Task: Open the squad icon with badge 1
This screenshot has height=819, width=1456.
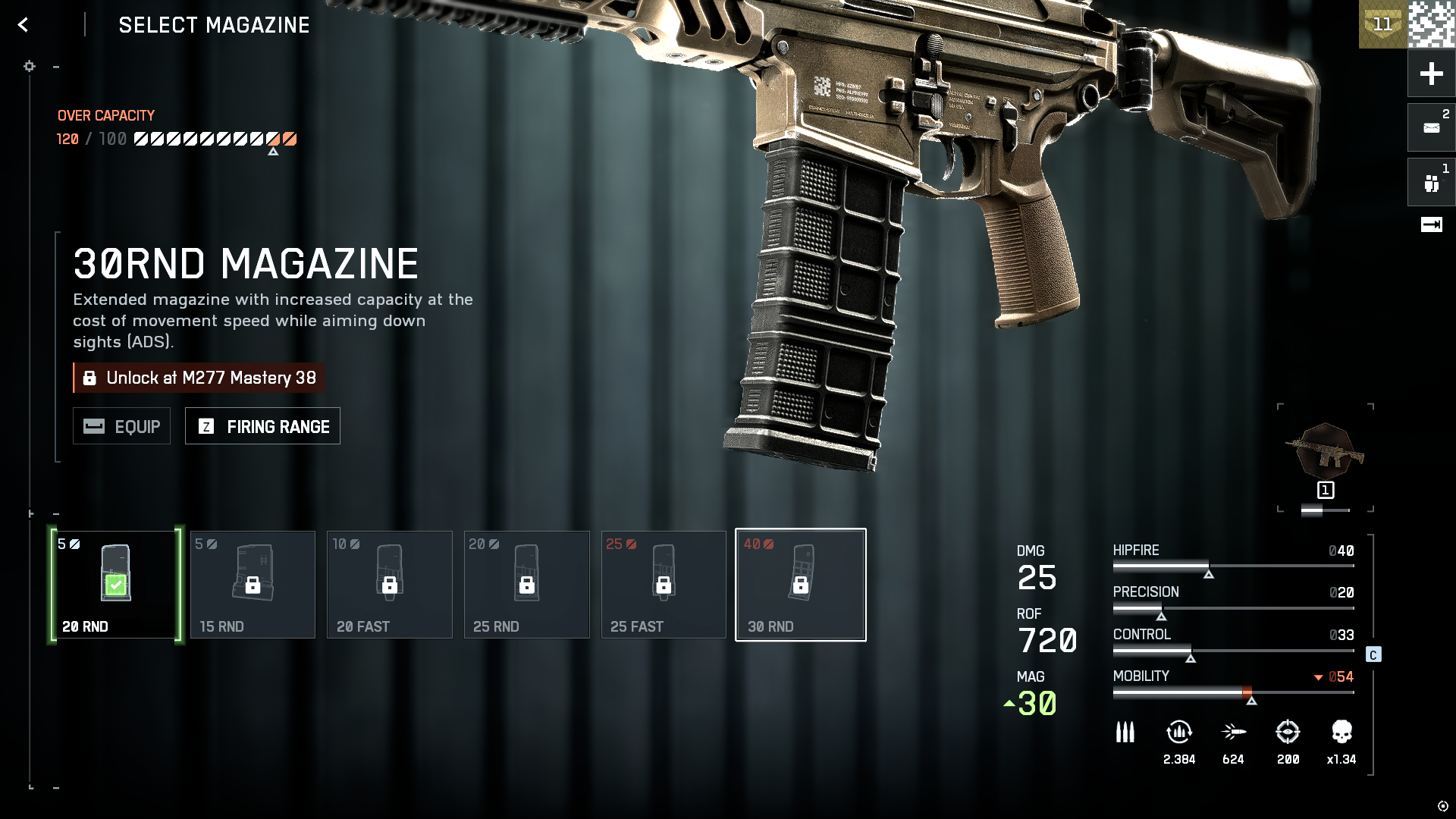Action: click(x=1431, y=183)
